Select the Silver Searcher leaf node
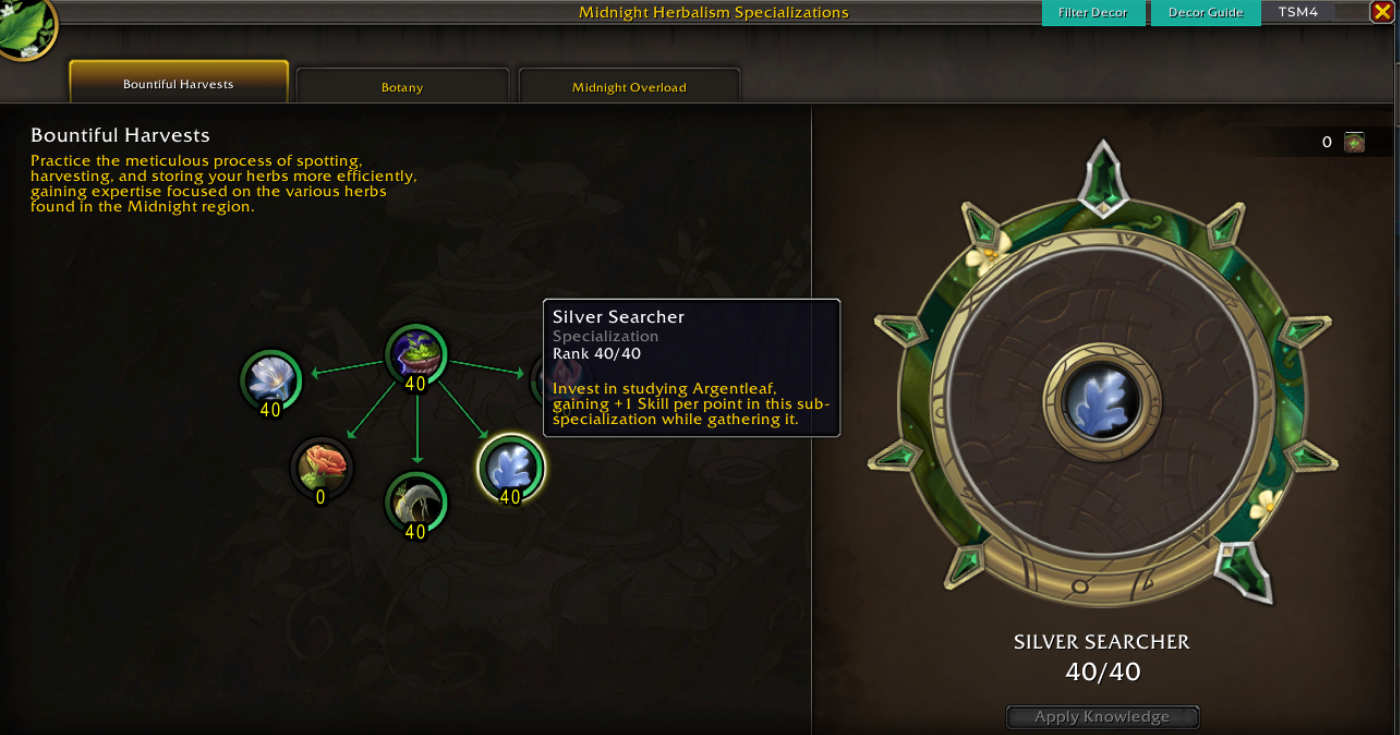The width and height of the screenshot is (1400, 735). [x=511, y=466]
